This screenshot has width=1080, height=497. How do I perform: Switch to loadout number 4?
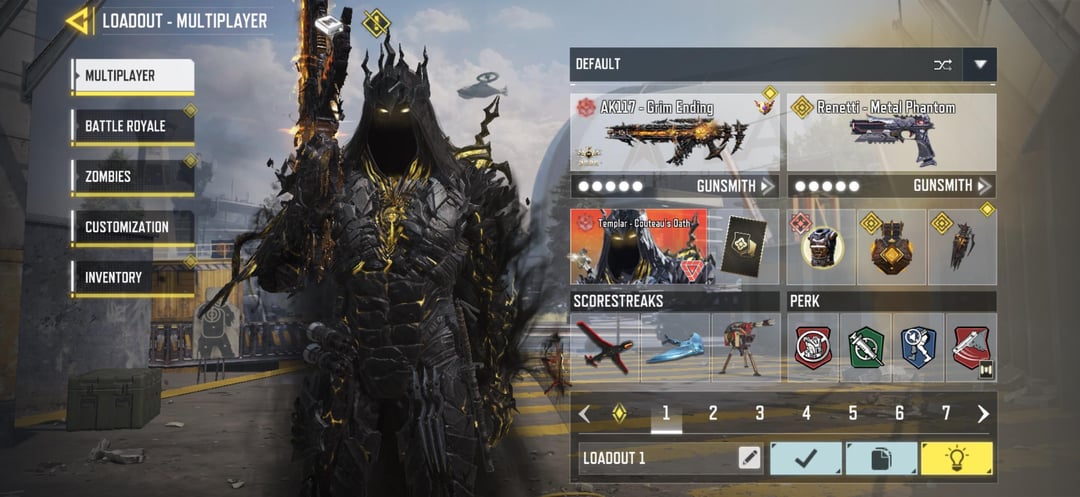pos(806,413)
